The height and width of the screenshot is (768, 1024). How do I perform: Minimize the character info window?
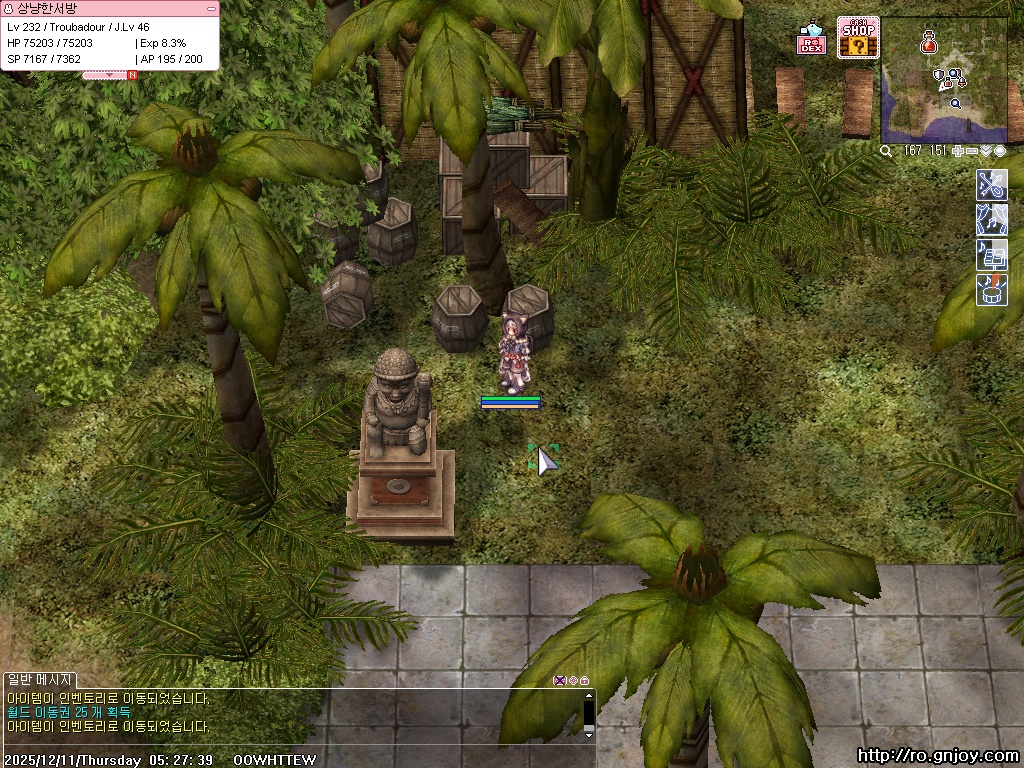point(211,8)
